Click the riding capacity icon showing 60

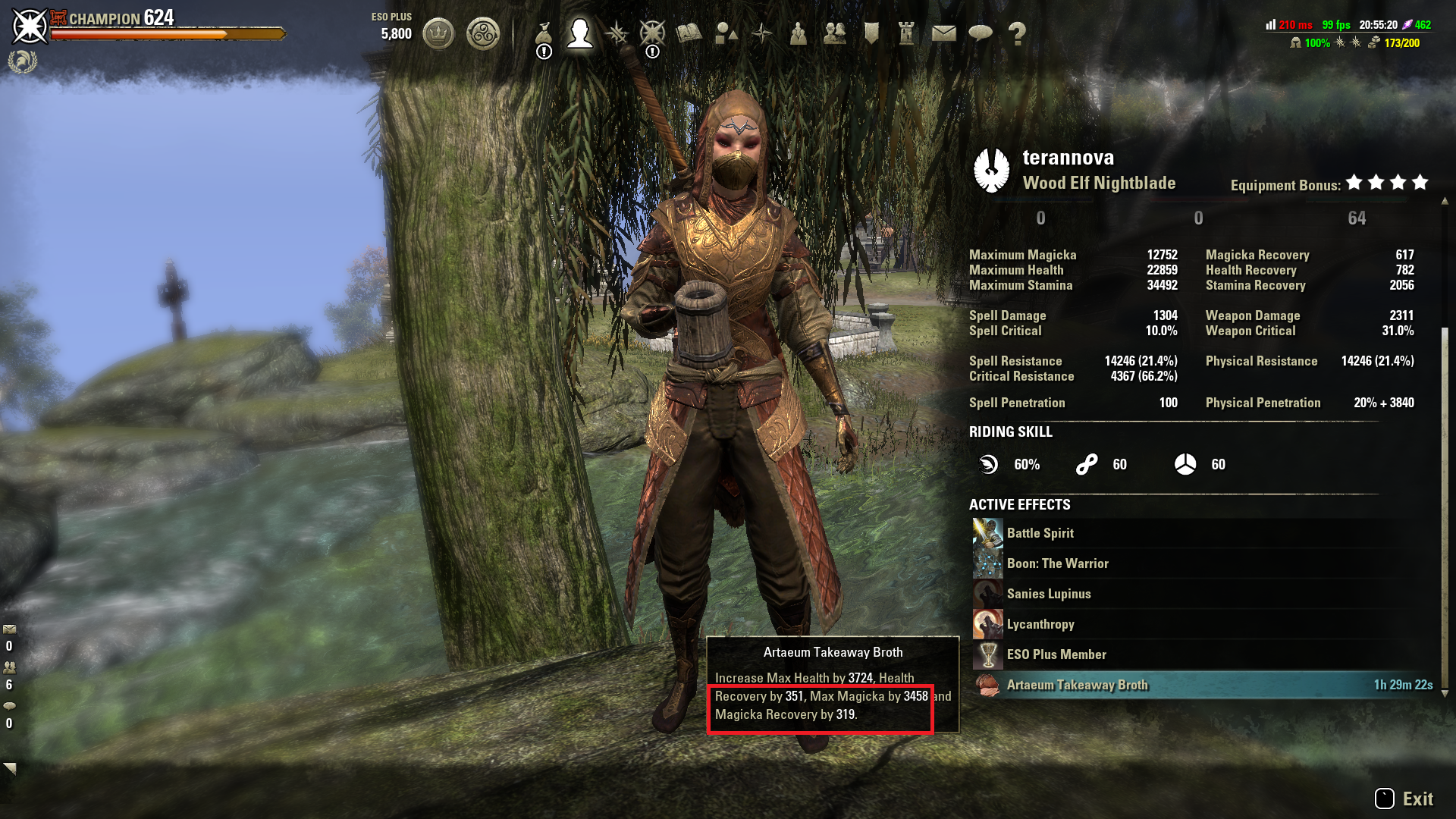tap(1185, 464)
